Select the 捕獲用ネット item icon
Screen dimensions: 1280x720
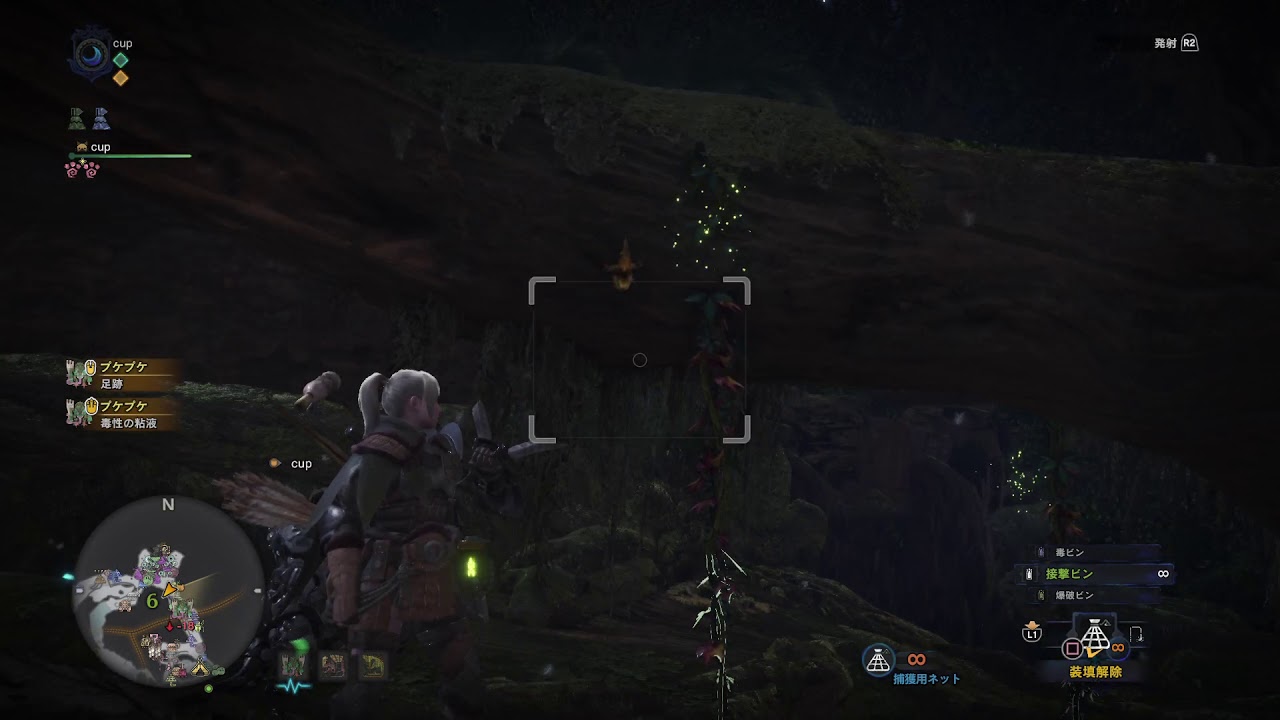click(878, 660)
